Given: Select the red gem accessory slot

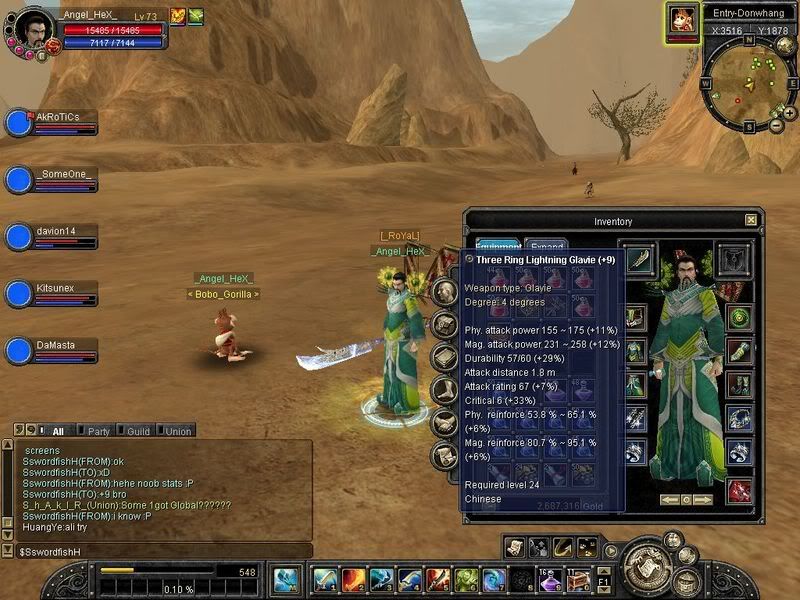Looking at the screenshot, I should (739, 490).
